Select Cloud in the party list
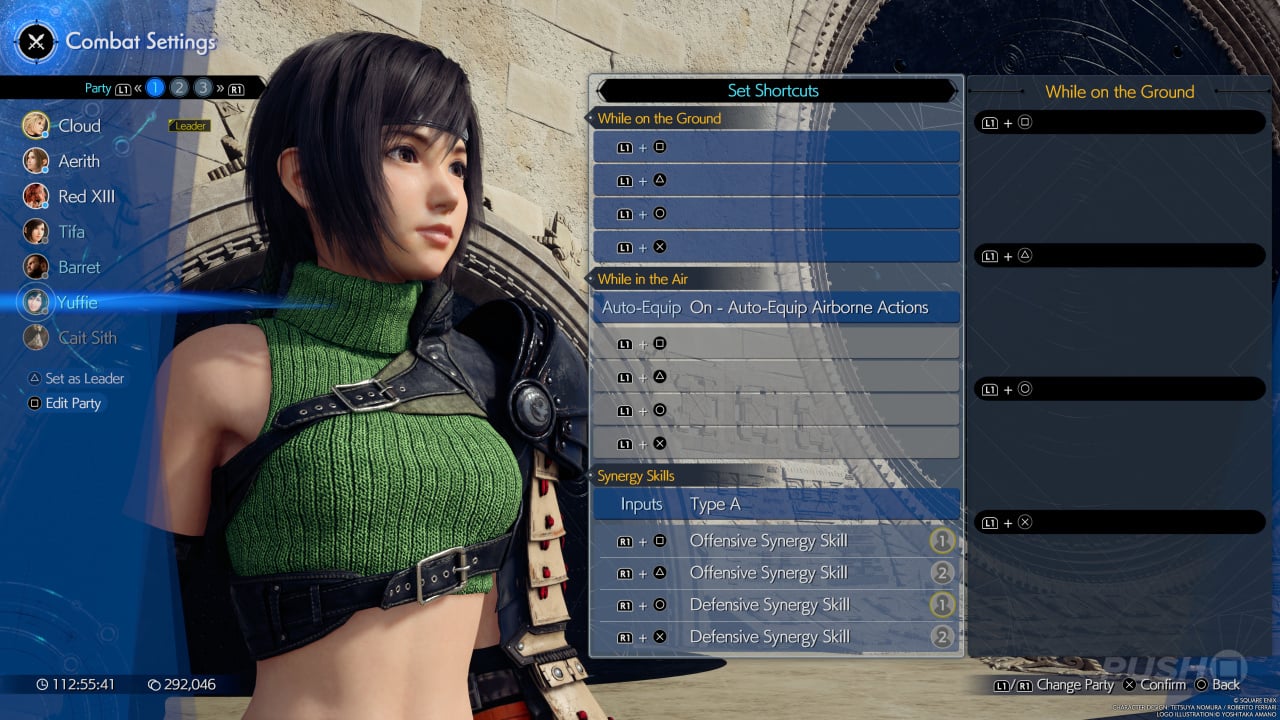The image size is (1280, 720). click(78, 126)
